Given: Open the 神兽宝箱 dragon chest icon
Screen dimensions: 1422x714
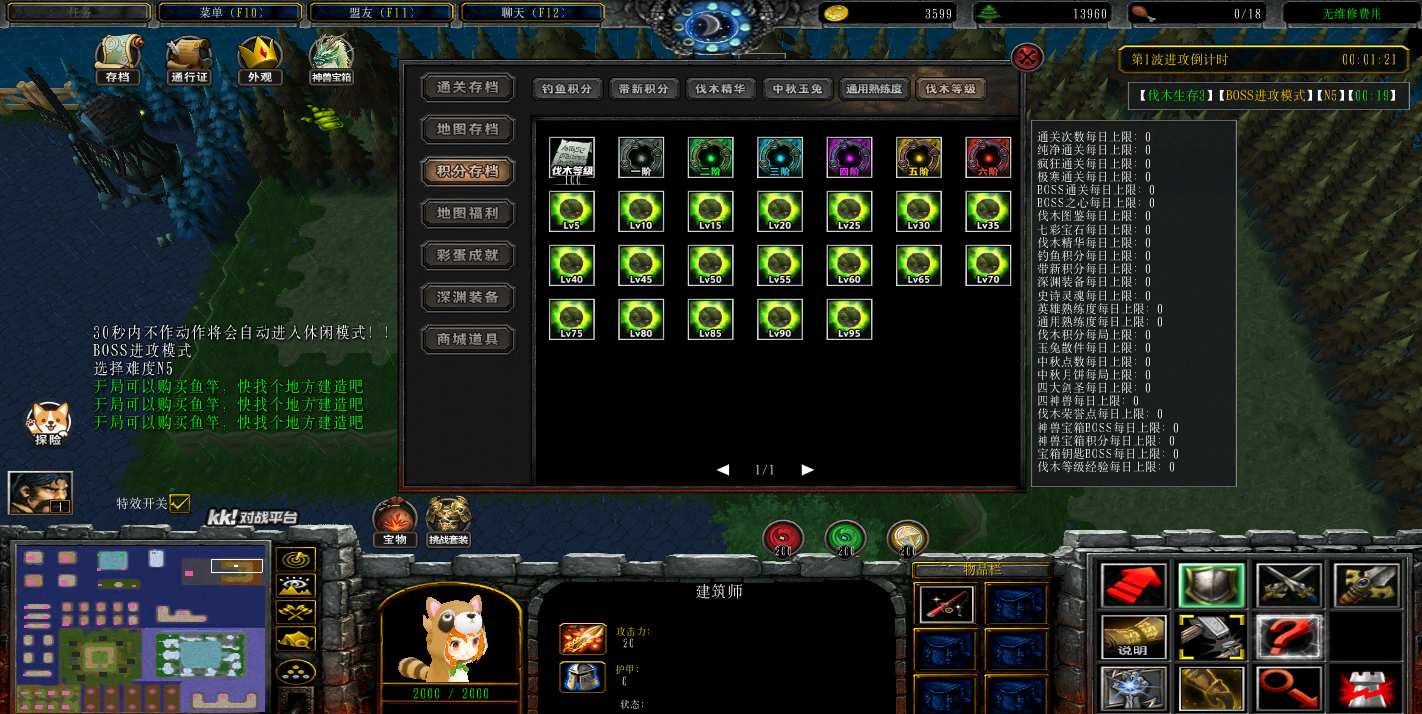Looking at the screenshot, I should [x=331, y=58].
